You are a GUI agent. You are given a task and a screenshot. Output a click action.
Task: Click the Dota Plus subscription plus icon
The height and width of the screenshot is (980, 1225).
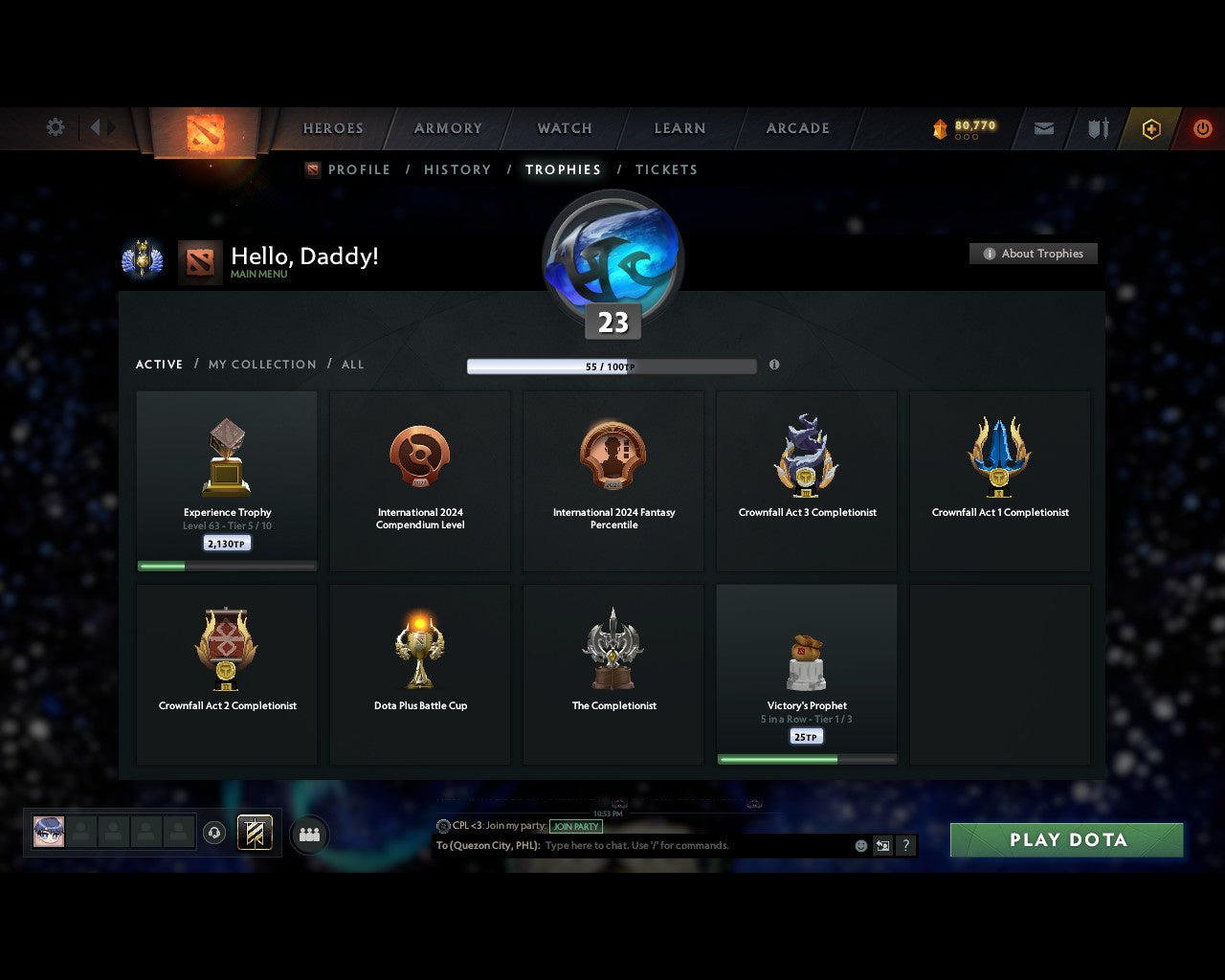1151,128
